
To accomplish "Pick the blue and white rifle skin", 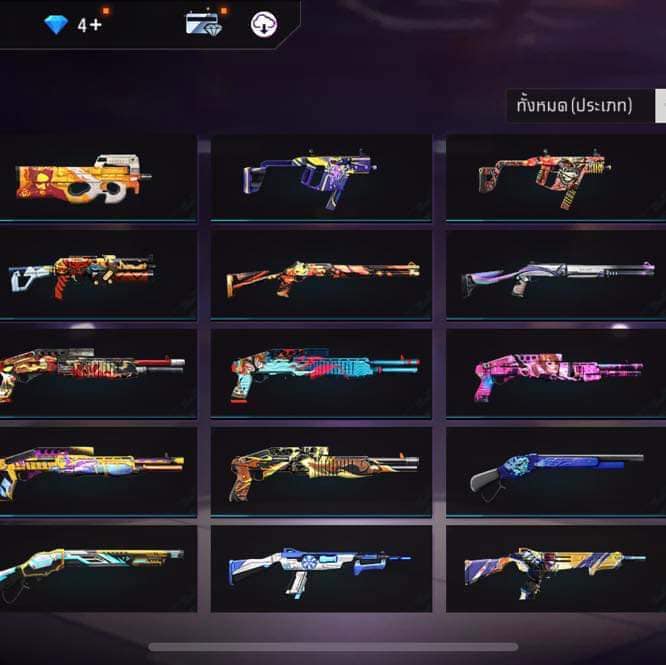I will (321, 568).
